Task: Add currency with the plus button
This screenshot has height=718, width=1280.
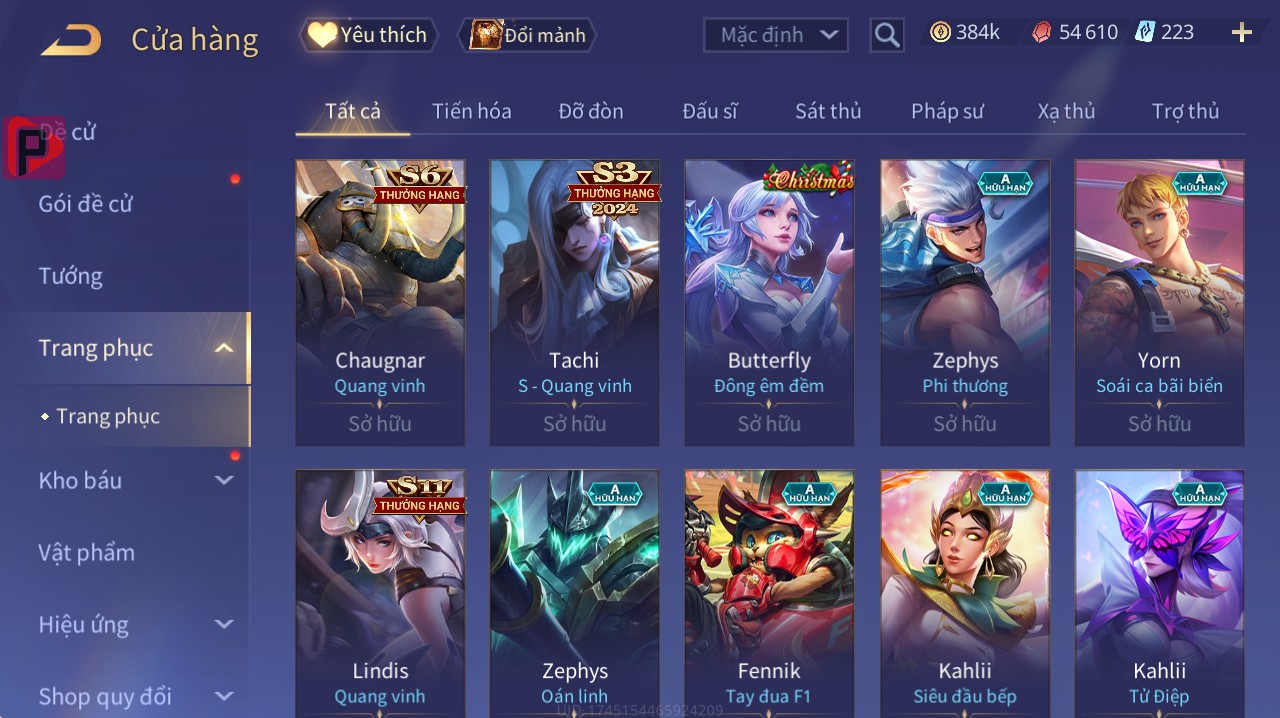Action: tap(1241, 33)
